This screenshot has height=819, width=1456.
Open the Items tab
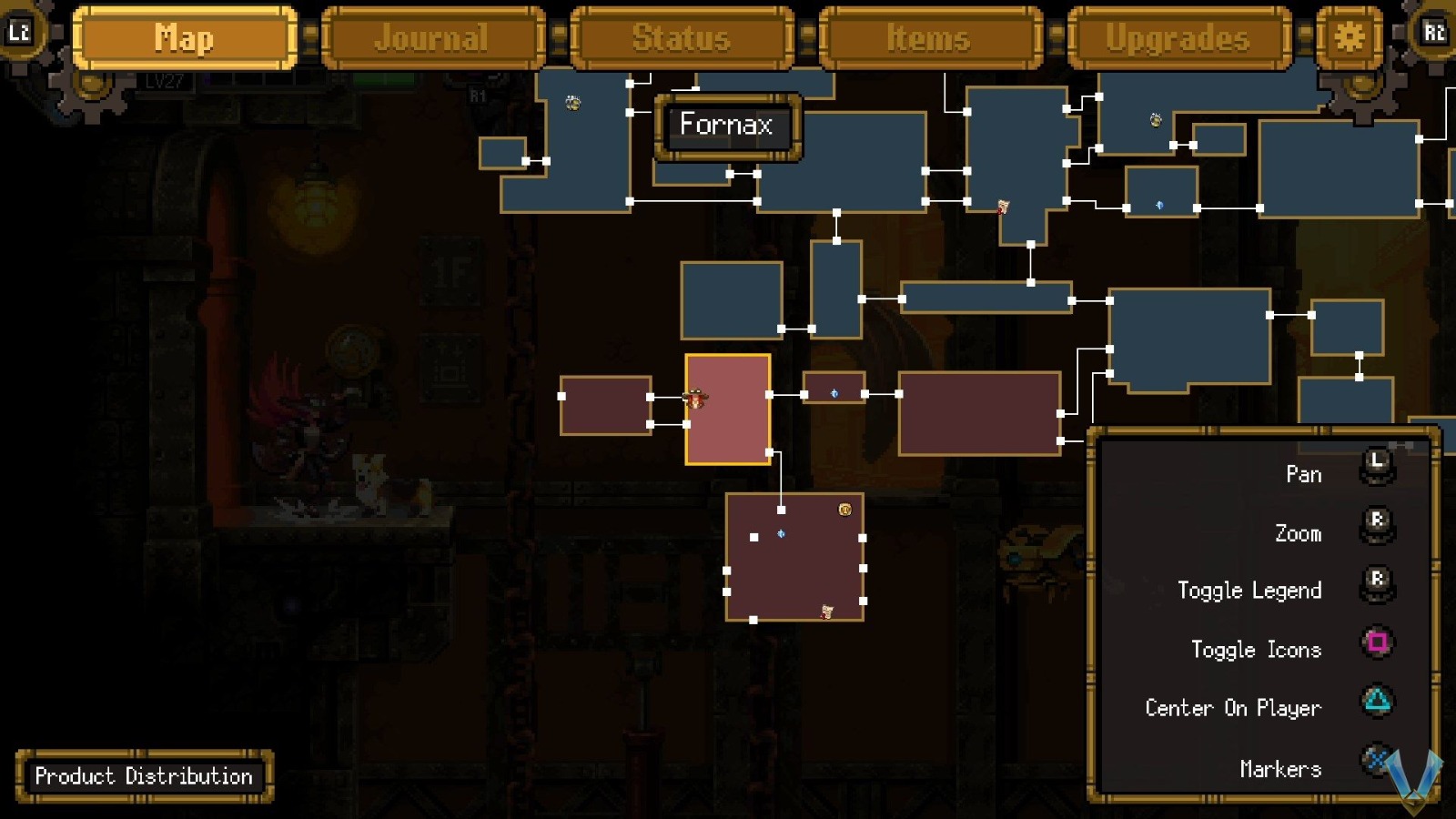click(930, 38)
